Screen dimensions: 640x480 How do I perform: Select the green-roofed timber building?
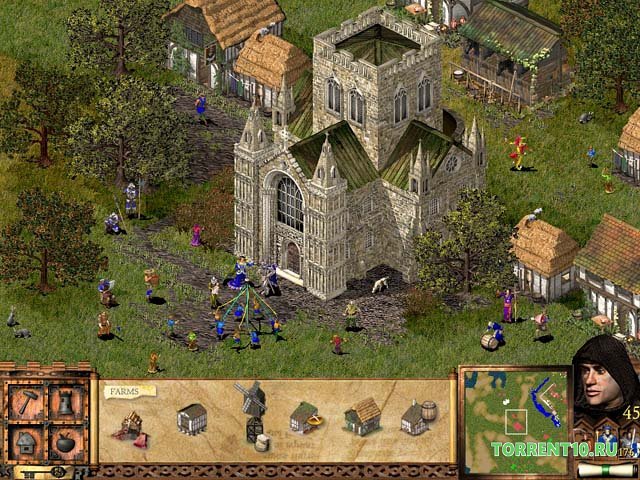point(305,417)
